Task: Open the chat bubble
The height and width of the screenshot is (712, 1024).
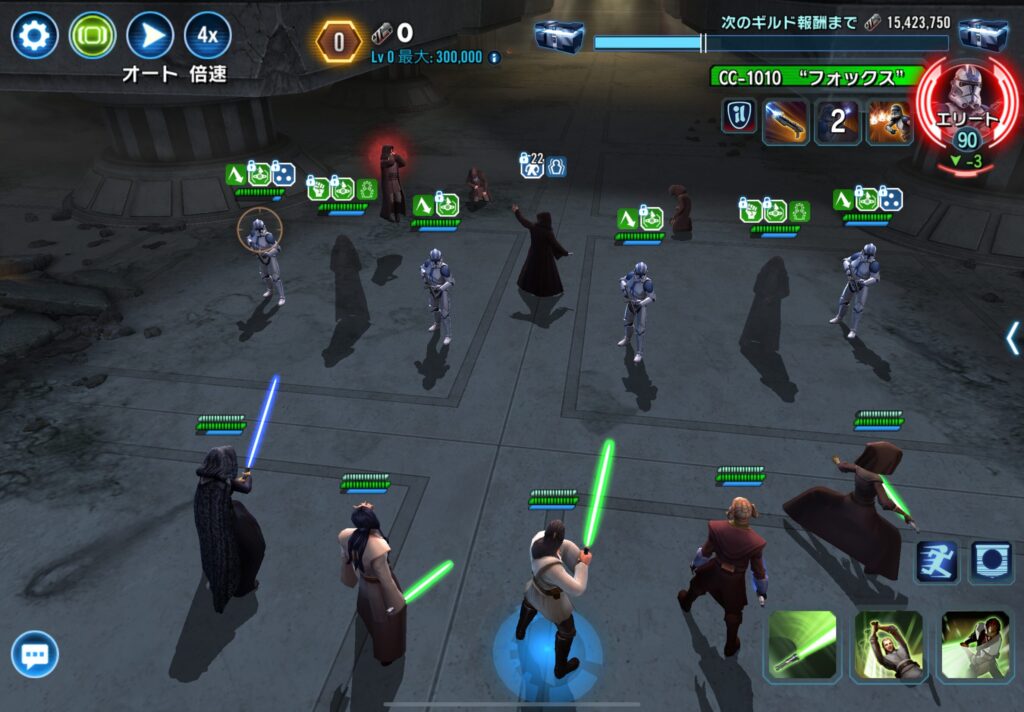Action: (35, 656)
